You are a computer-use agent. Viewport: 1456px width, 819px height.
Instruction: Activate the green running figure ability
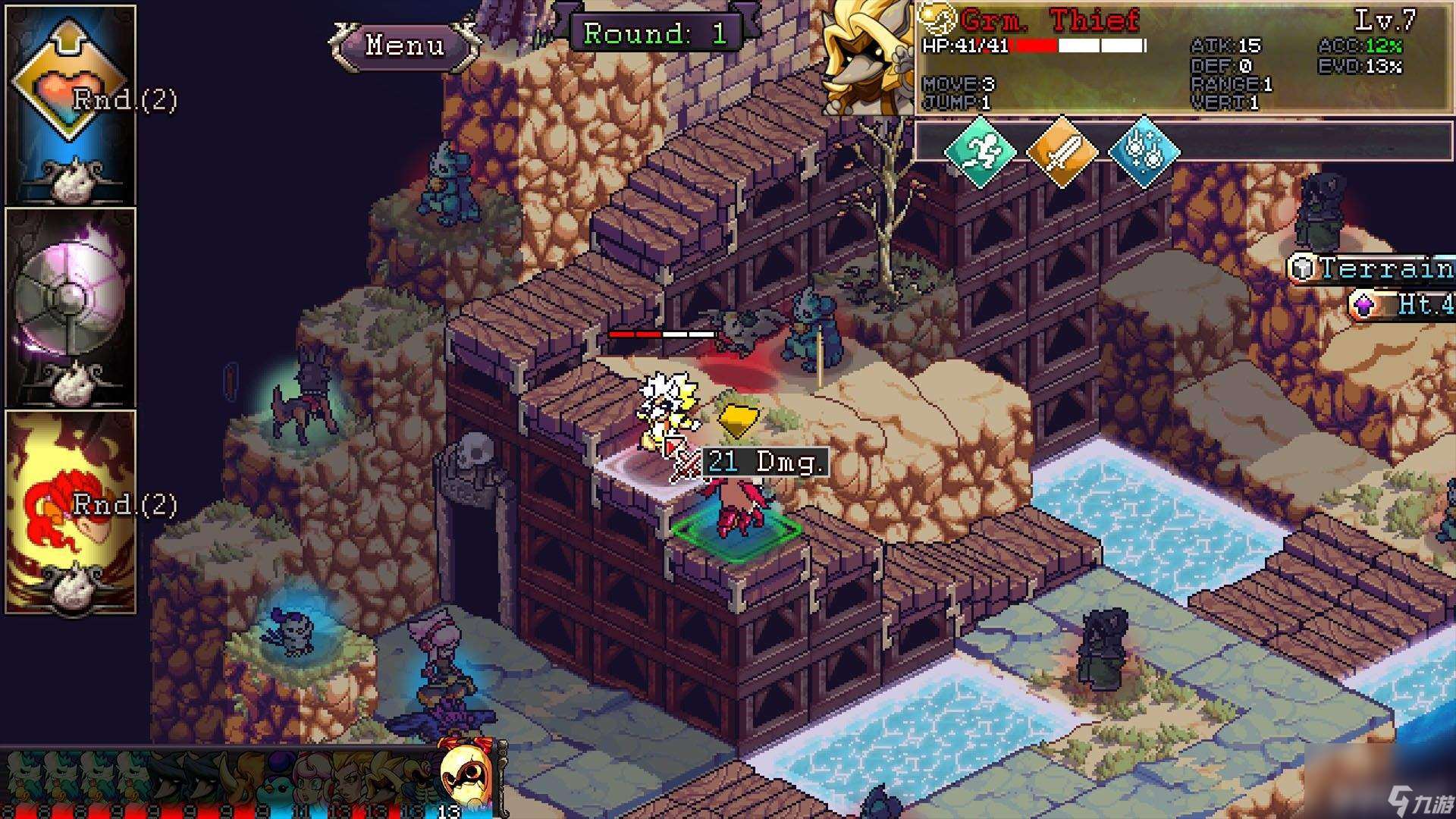pyautogui.click(x=980, y=151)
